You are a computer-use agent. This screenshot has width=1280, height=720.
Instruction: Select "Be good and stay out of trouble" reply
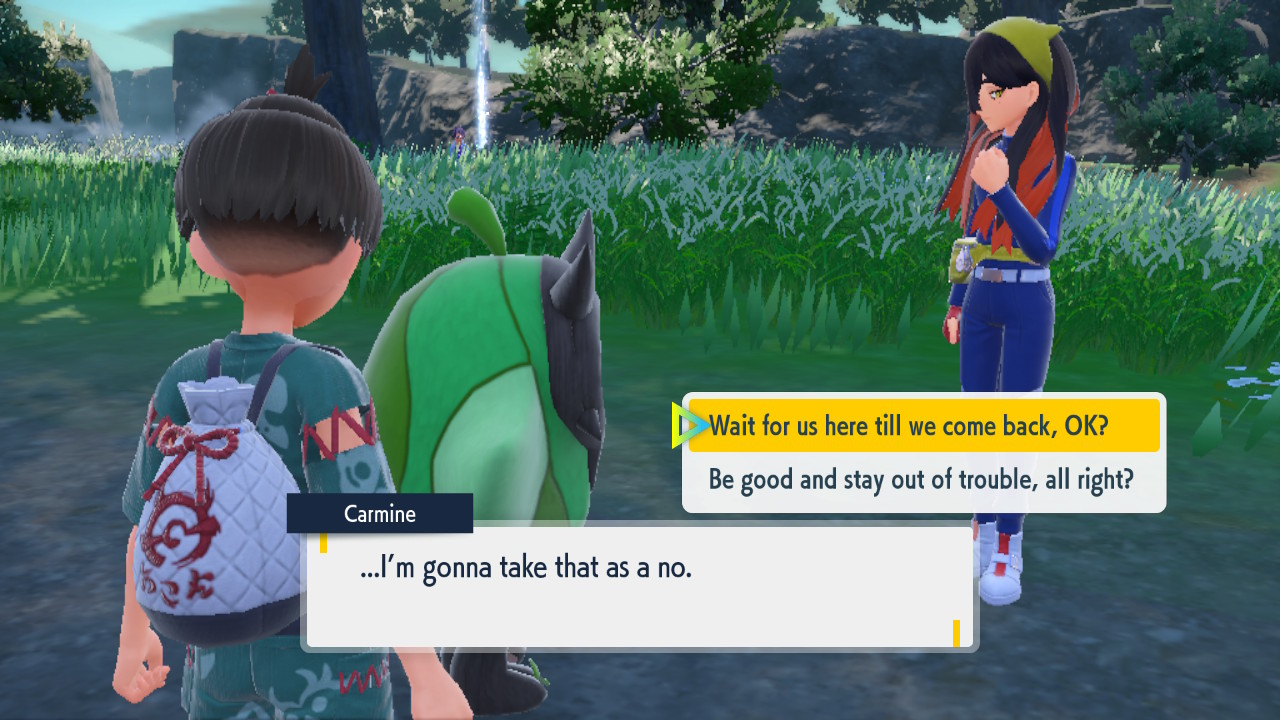(x=921, y=480)
